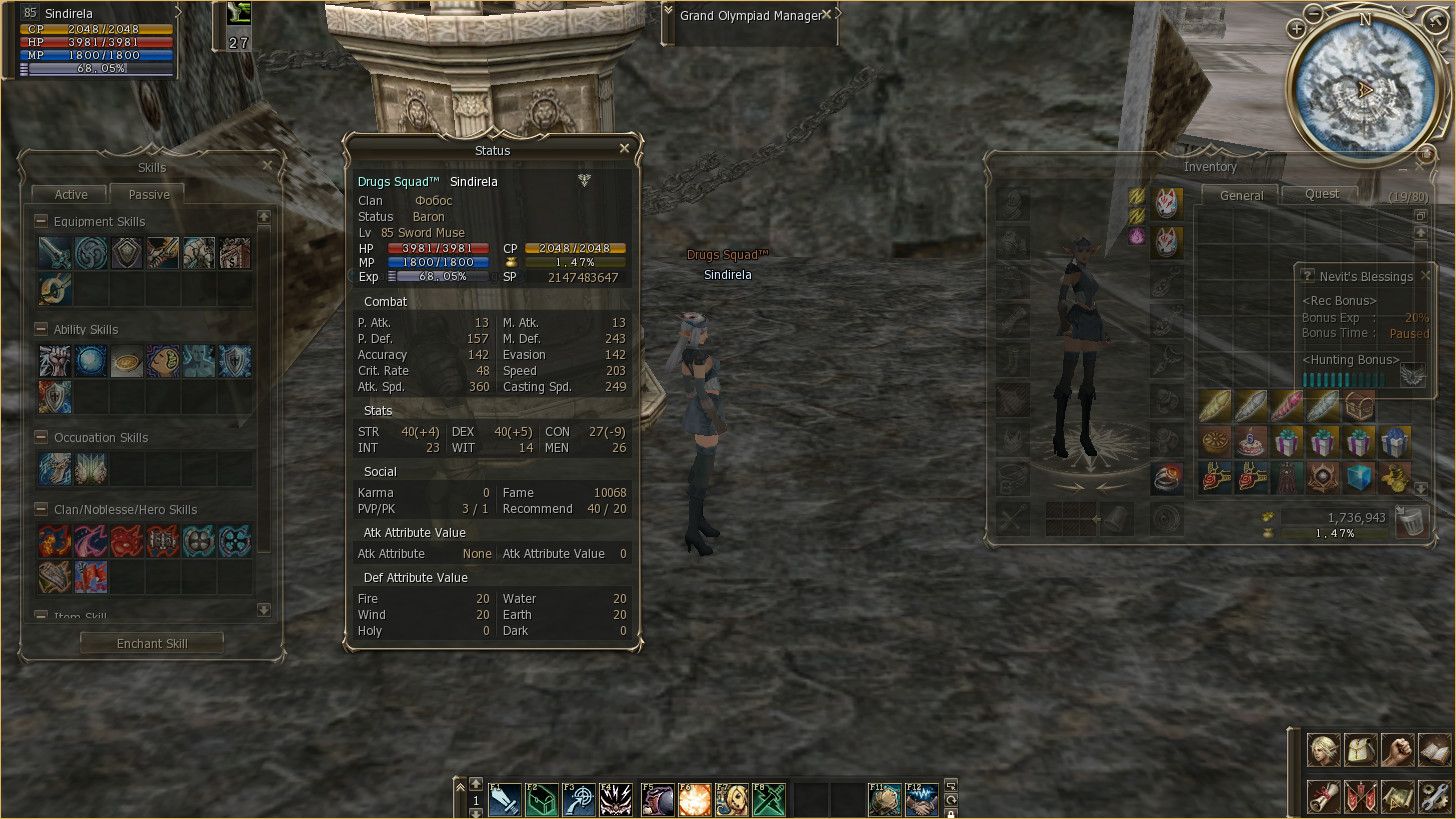Activate the F6 explosion skill shortcut

click(x=694, y=799)
